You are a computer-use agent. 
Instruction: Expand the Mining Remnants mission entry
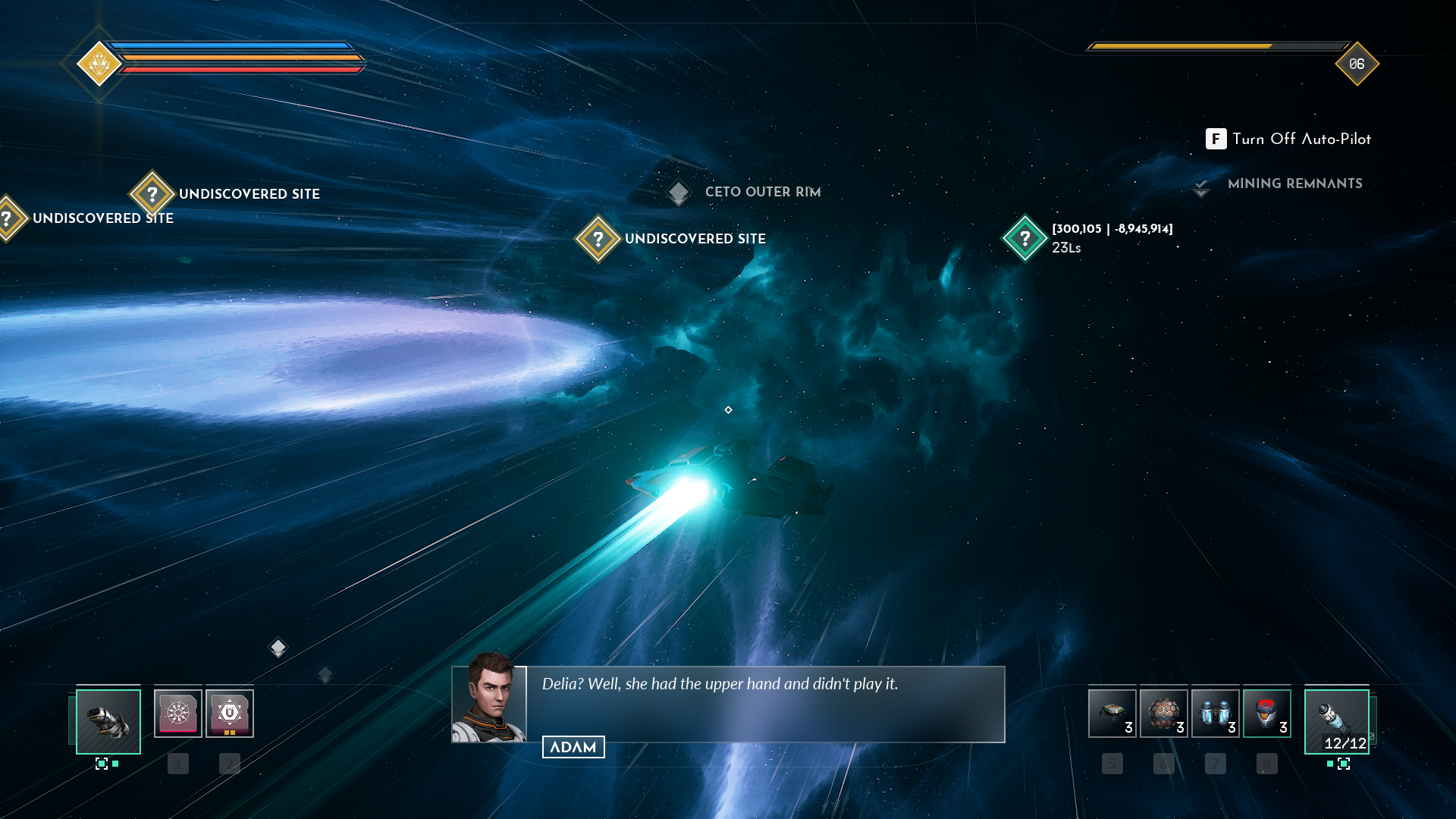[x=1296, y=184]
